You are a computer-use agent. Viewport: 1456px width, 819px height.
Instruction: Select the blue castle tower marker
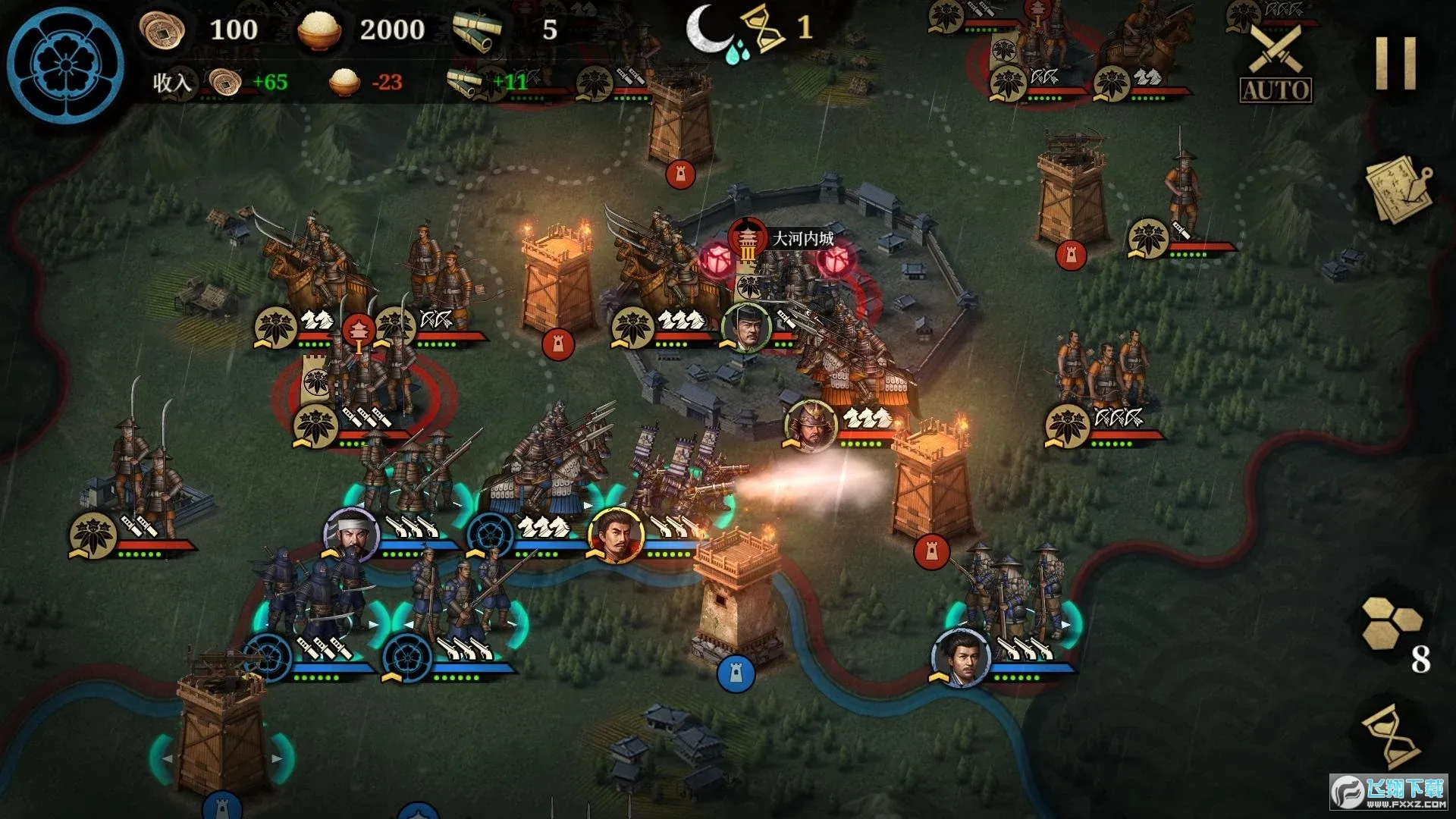click(735, 673)
